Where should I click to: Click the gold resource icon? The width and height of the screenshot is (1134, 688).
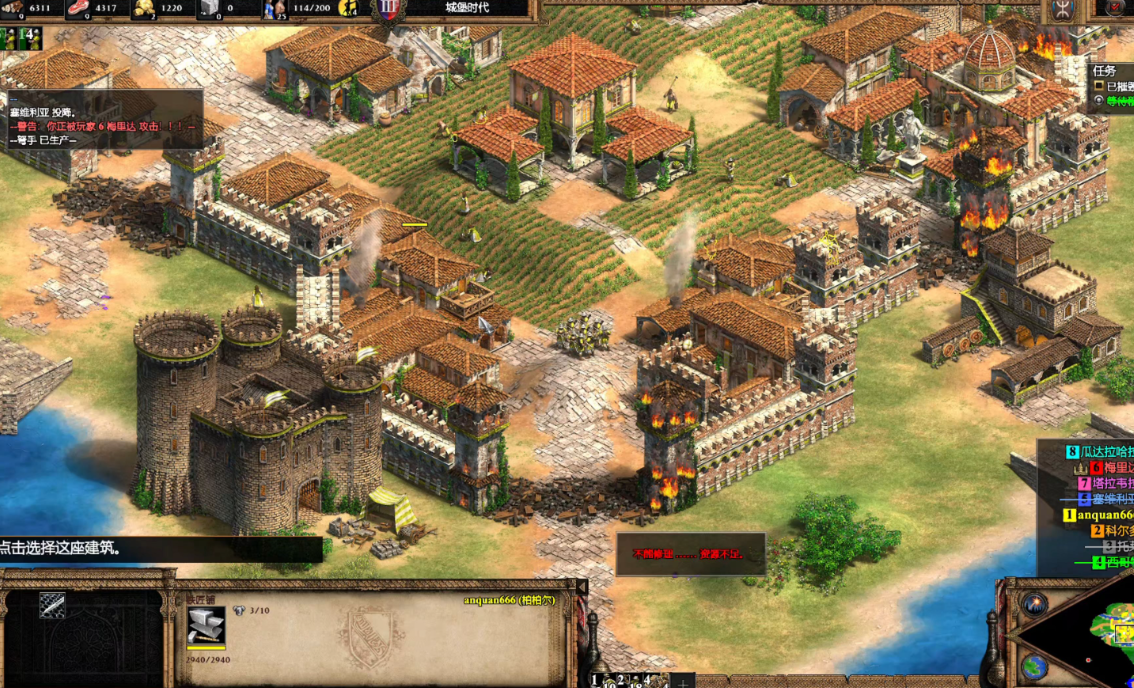144,9
